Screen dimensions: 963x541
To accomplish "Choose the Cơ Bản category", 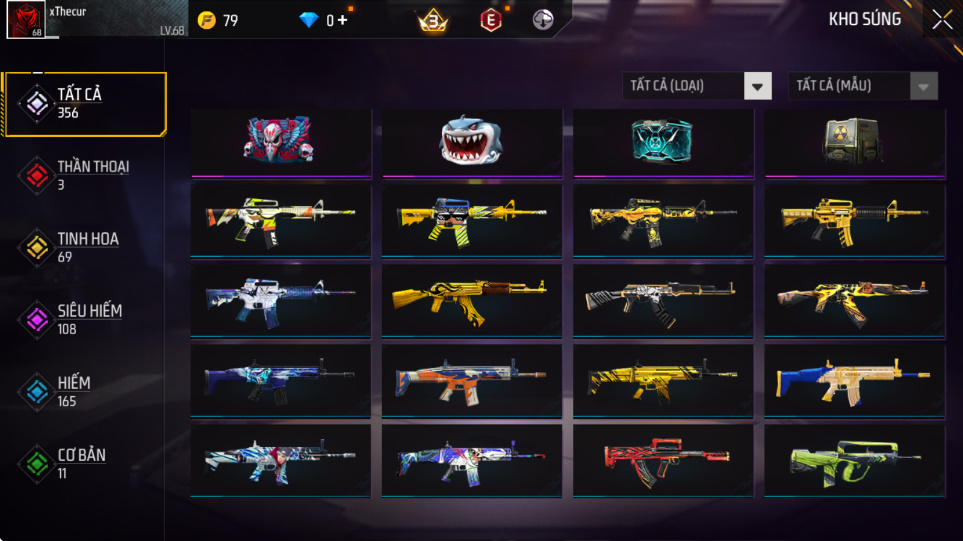I will (84, 463).
